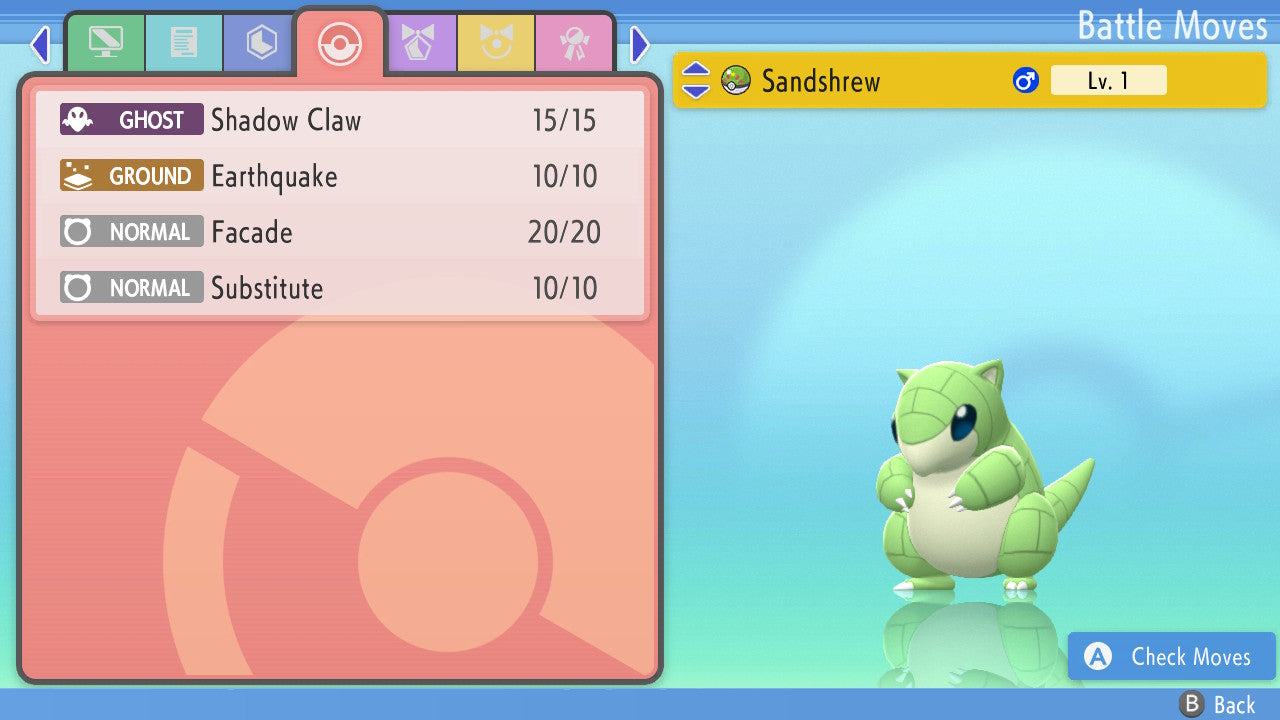Screen dimensions: 1280x720
Task: Select the Shadow Claw move row
Action: point(340,121)
